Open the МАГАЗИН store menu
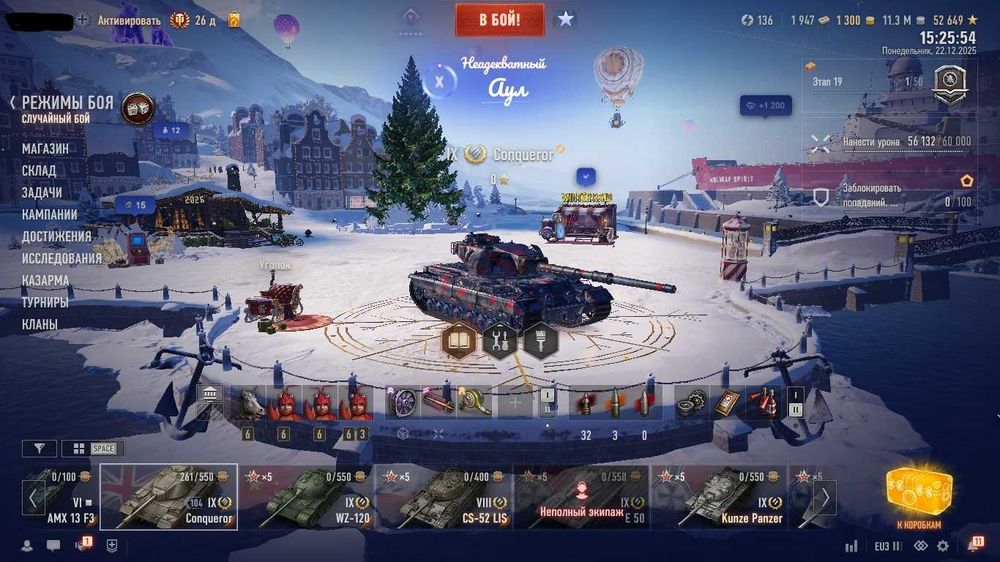This screenshot has height=562, width=1000. (x=46, y=148)
